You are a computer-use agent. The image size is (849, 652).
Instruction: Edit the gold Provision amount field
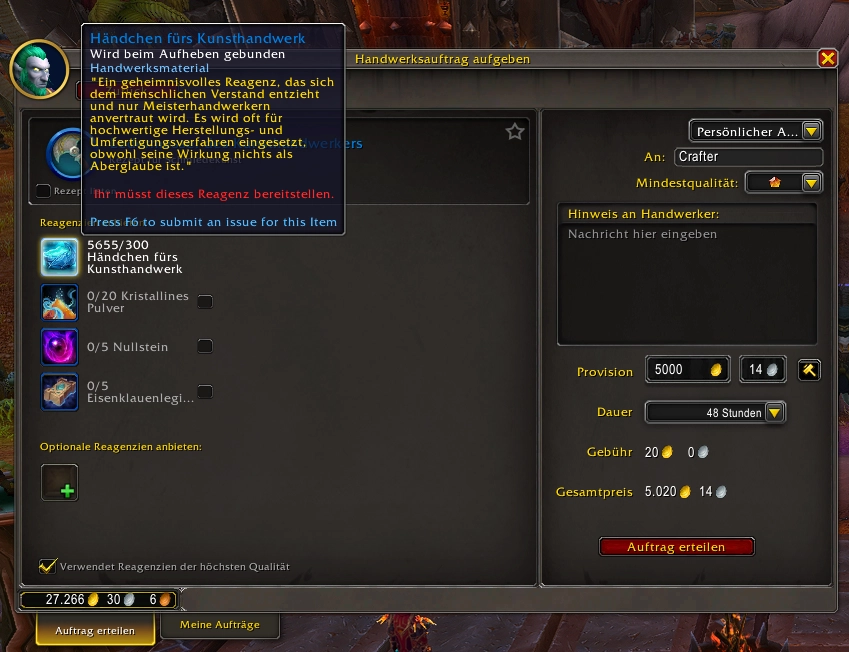coord(686,370)
